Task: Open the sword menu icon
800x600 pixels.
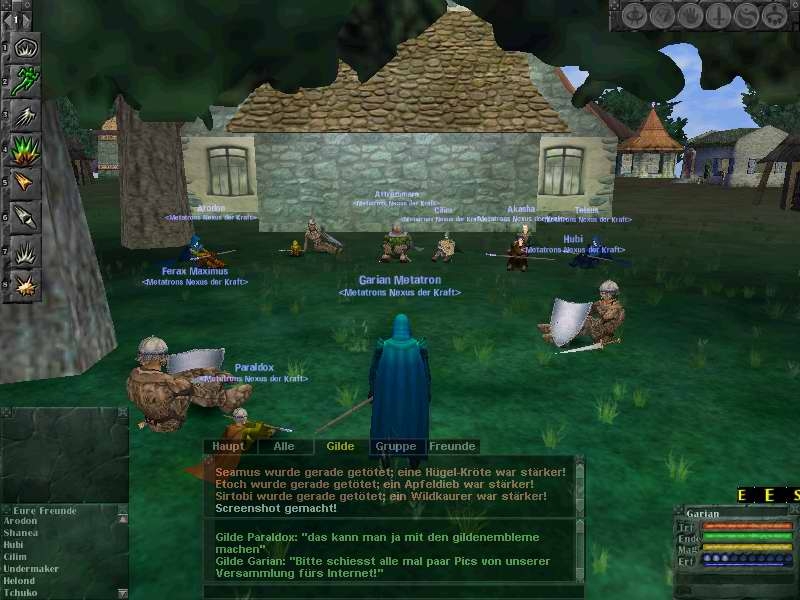Action: pos(718,16)
